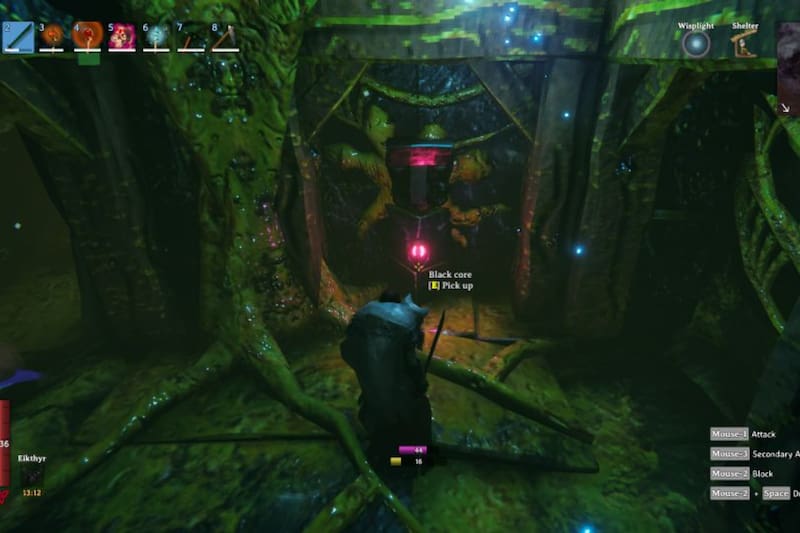800x533 pixels.
Task: Select the highlighted blue hotbar slot 2
Action: click(x=18, y=37)
